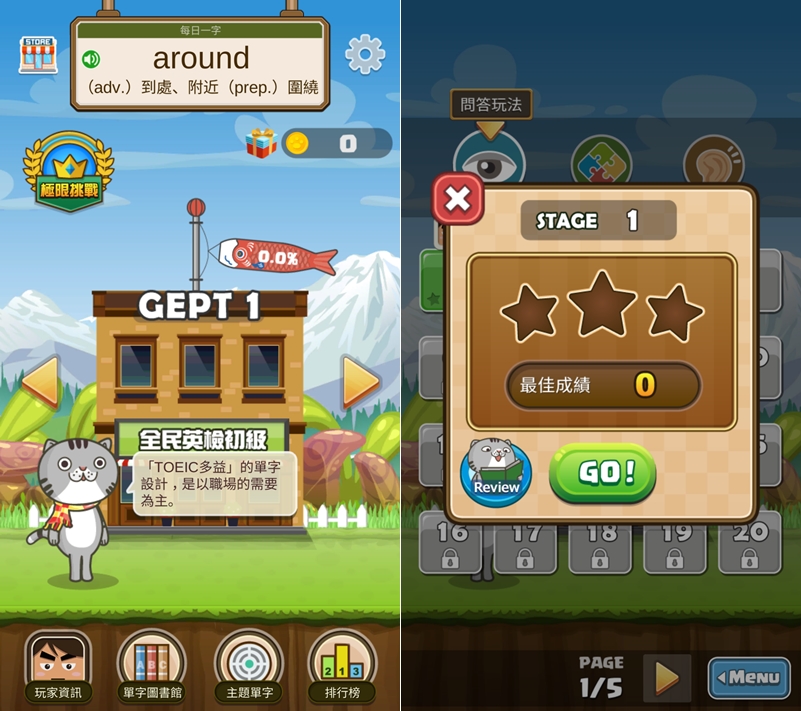Viewport: 801px width, 711px height.
Task: Open the Store shop icon
Action: (38, 54)
